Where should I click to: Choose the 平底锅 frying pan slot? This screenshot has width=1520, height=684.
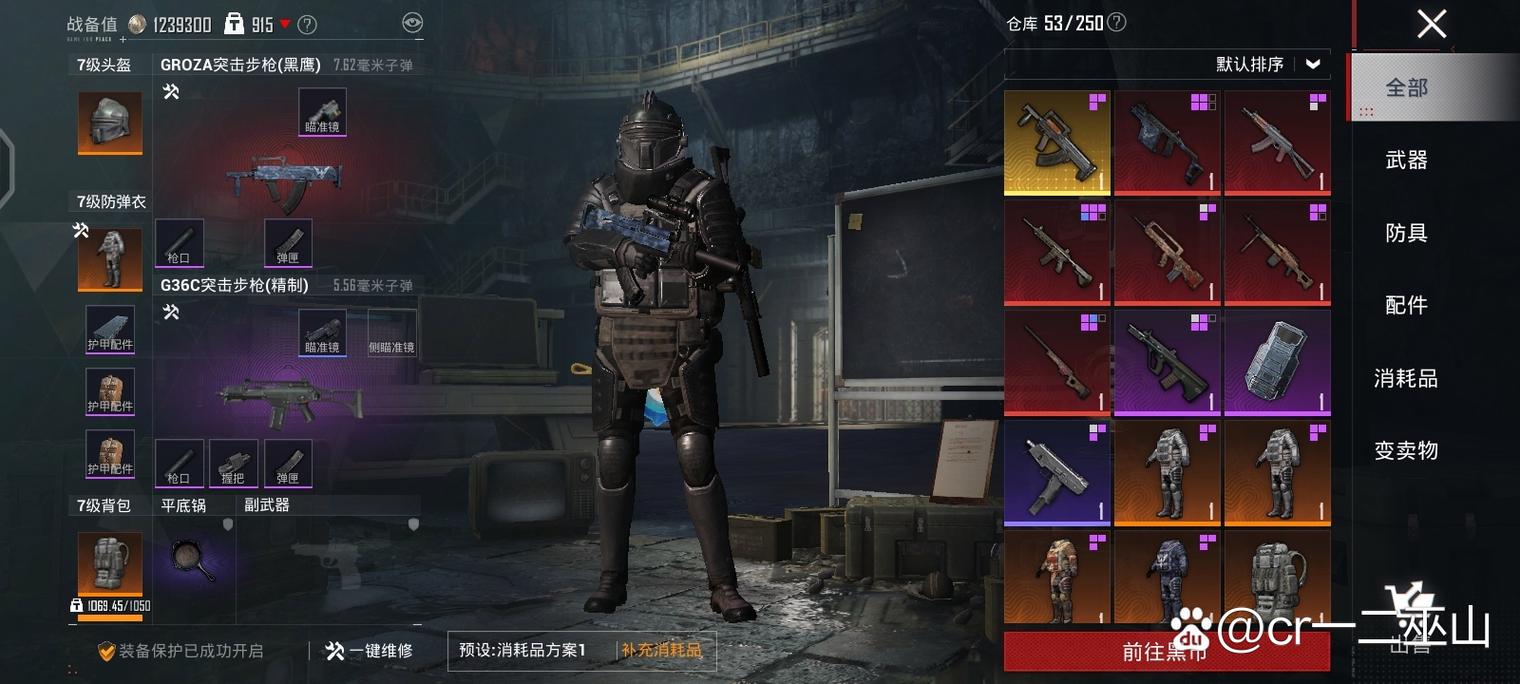(x=193, y=560)
